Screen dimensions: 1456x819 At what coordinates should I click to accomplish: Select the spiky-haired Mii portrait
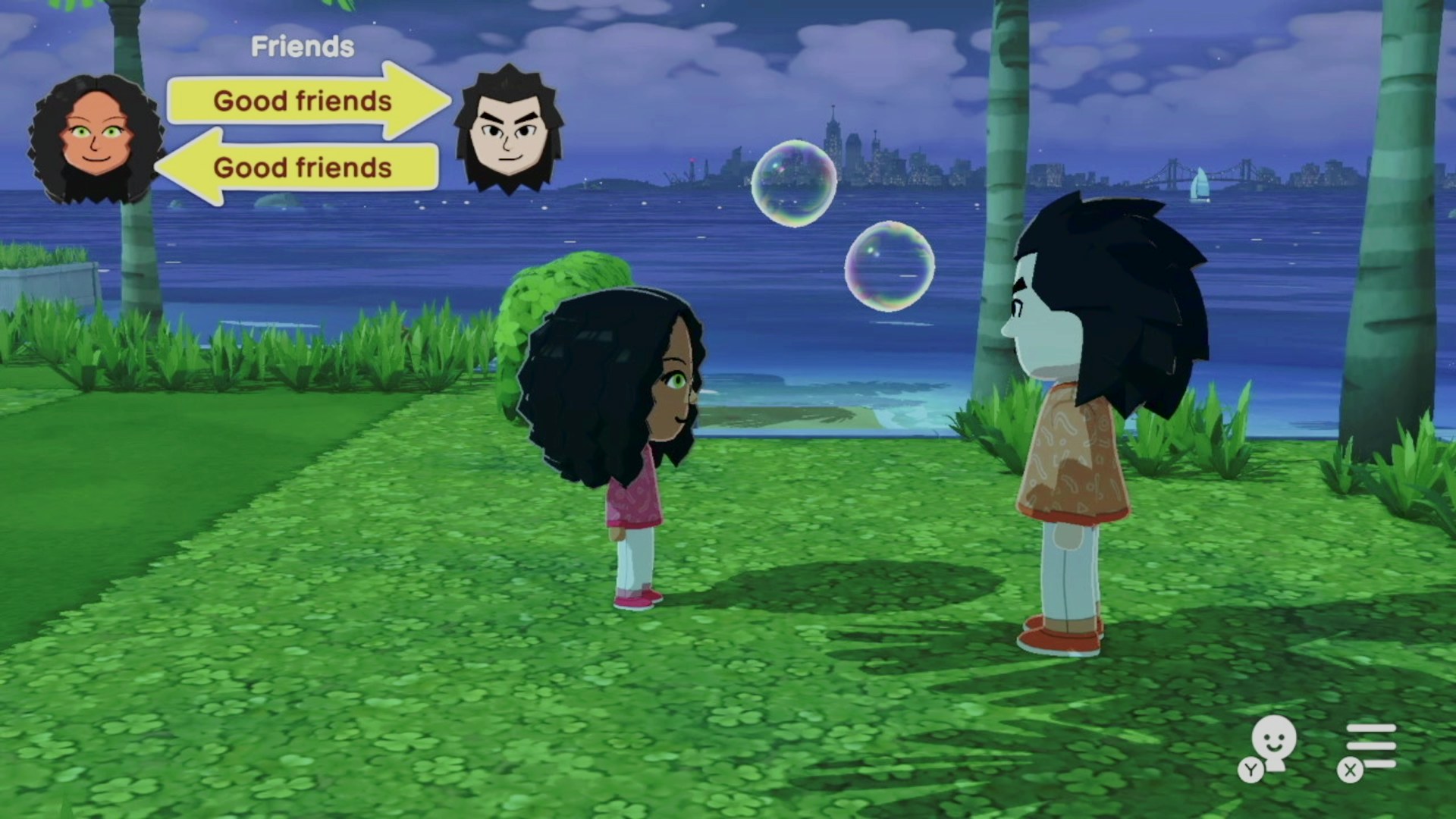pos(508,130)
